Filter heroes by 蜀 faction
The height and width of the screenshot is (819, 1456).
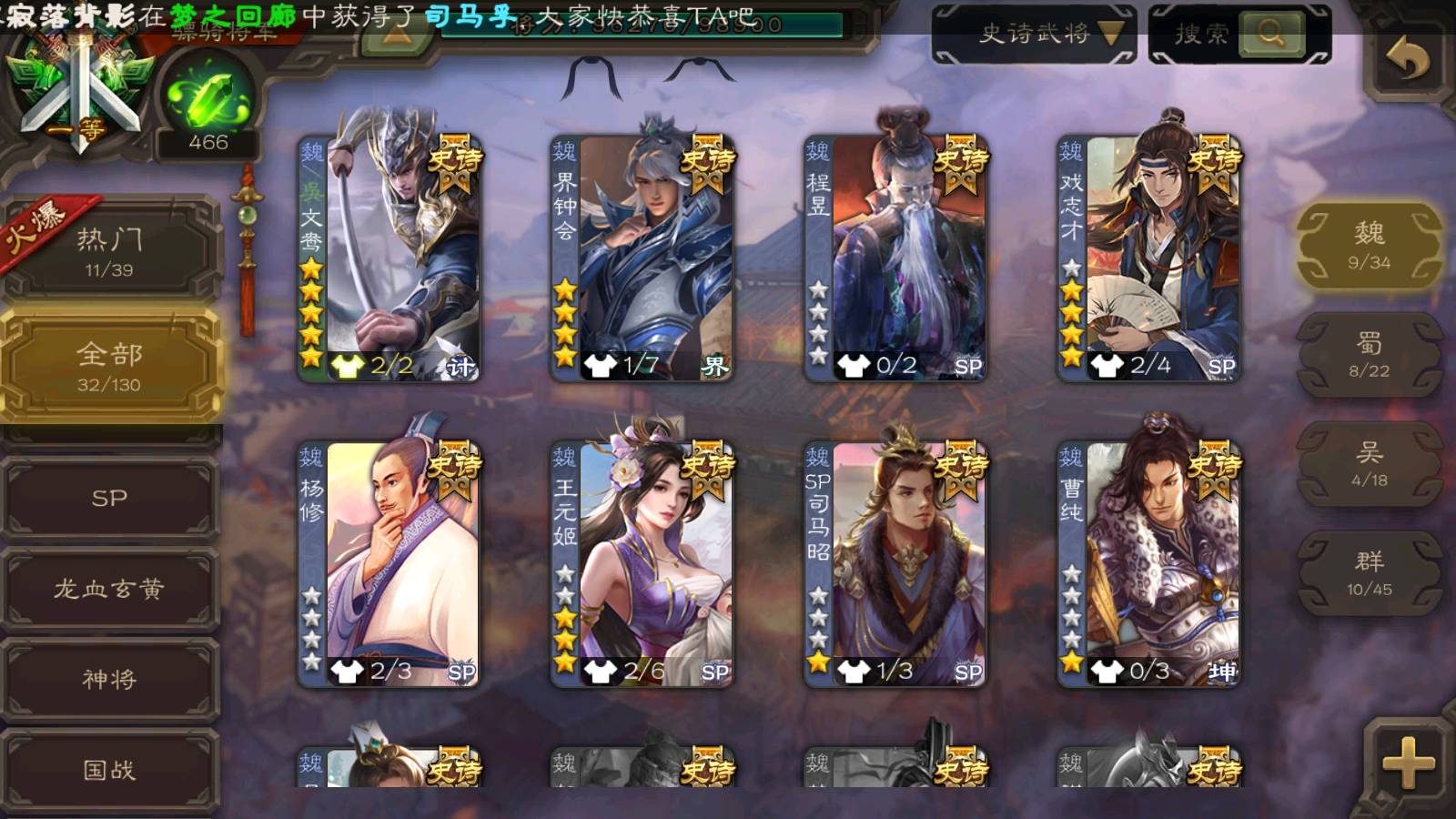click(1369, 353)
